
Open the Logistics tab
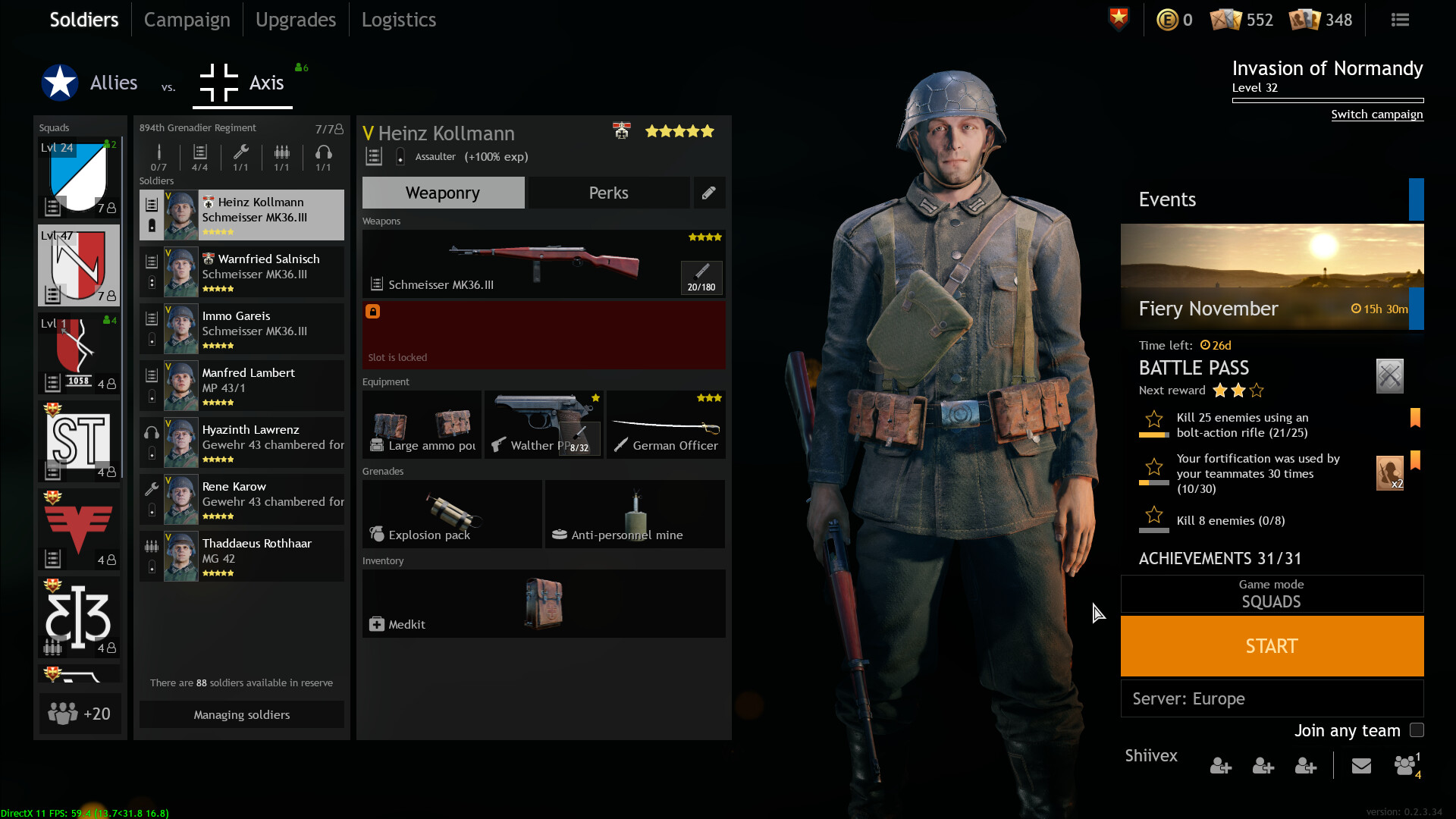[398, 20]
